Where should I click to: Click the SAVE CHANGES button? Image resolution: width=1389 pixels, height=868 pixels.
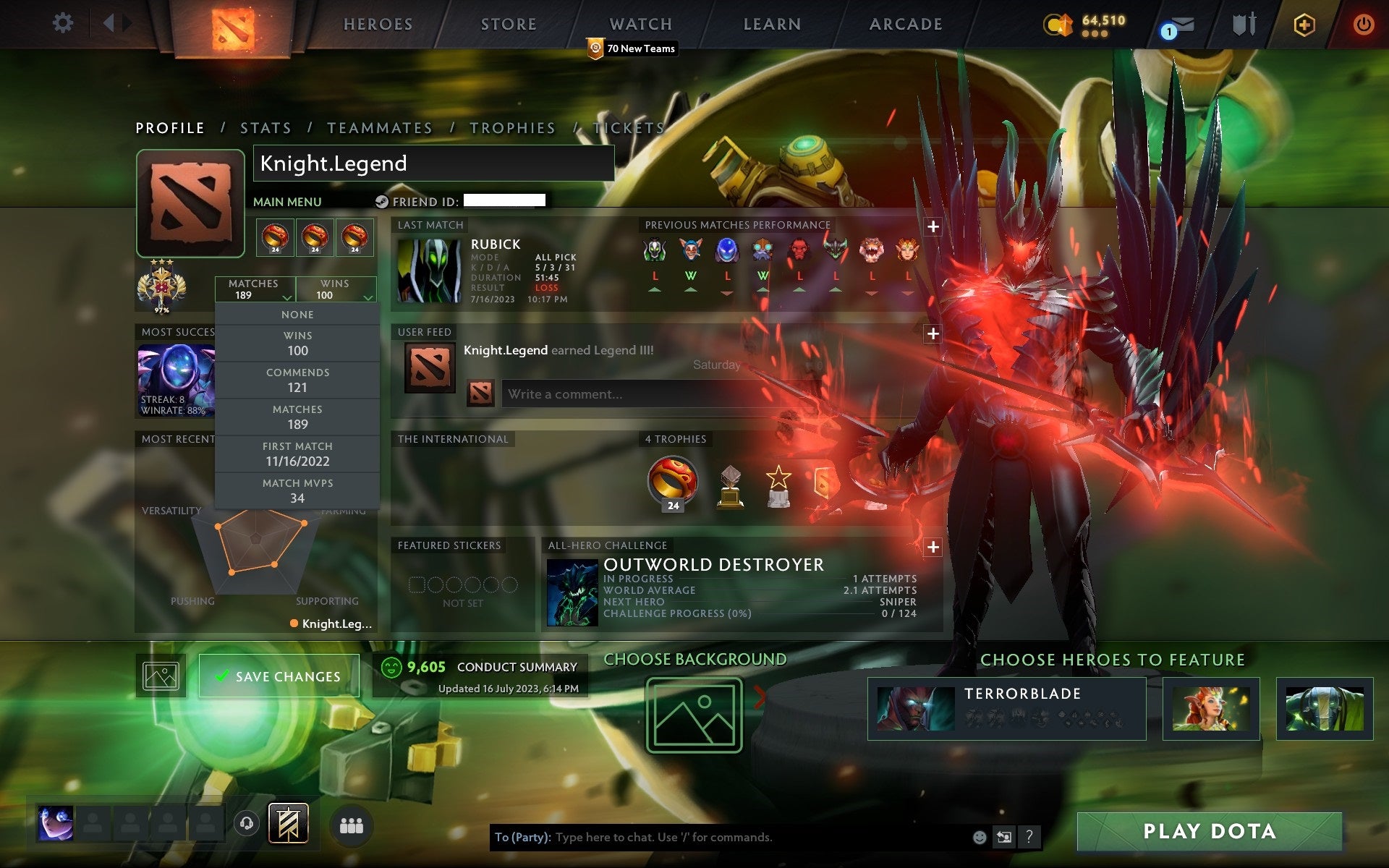pos(279,675)
